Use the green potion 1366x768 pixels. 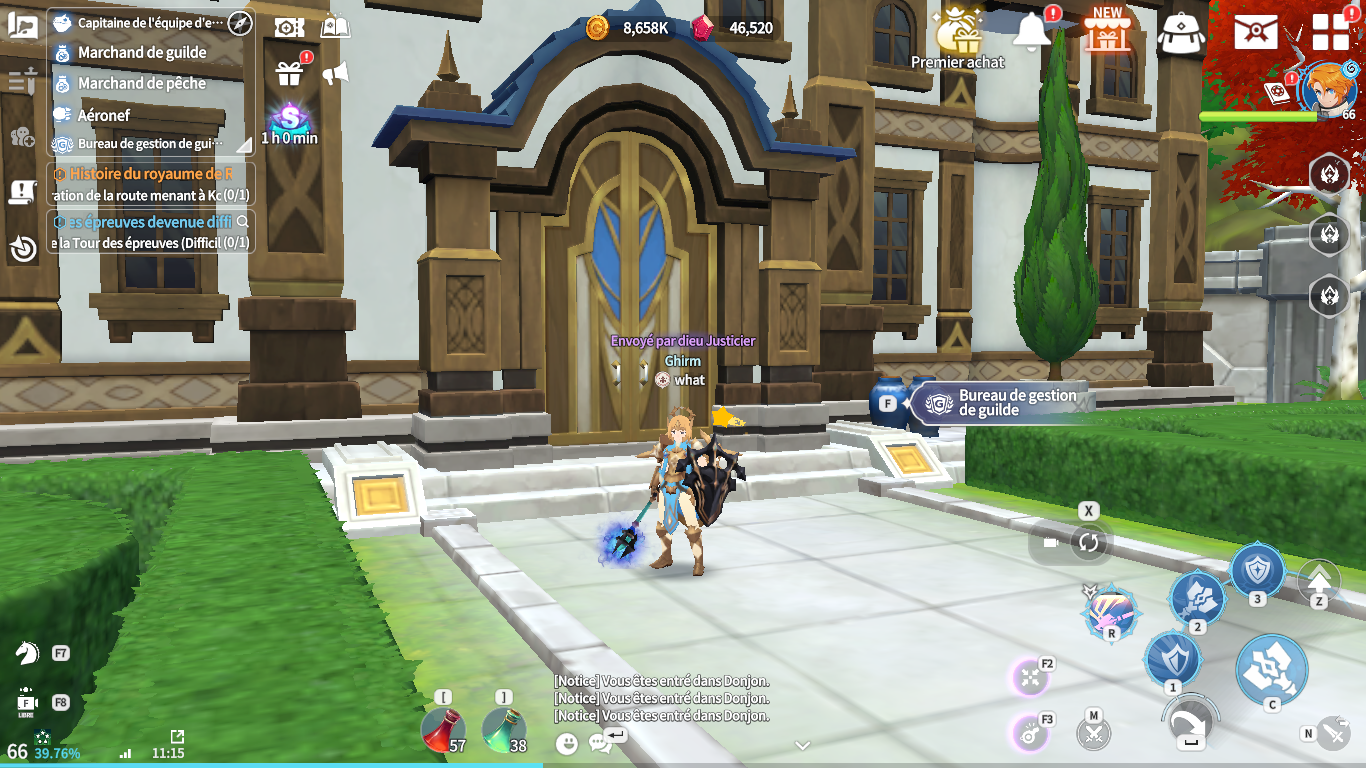503,730
